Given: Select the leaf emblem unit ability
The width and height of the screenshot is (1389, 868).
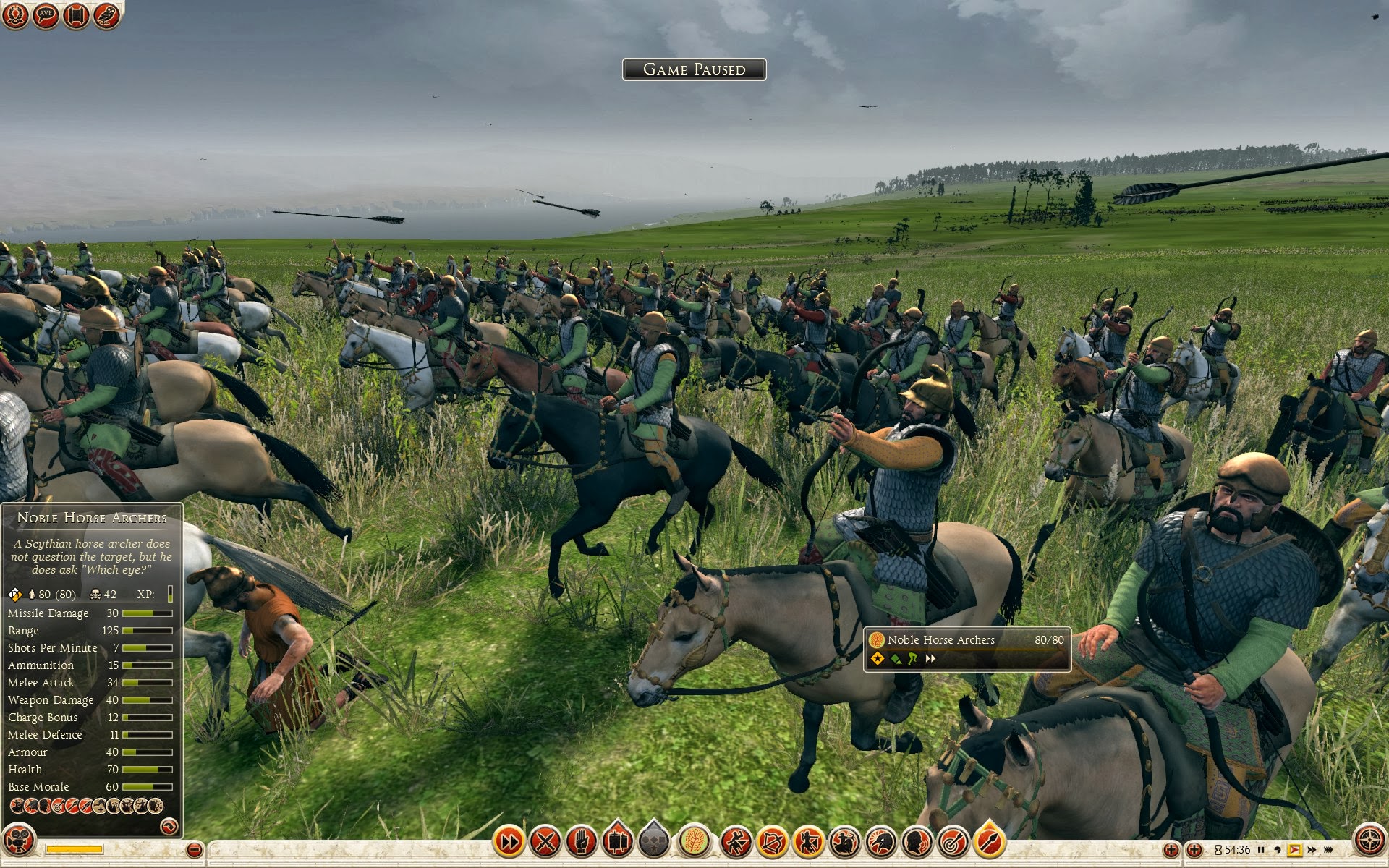Looking at the screenshot, I should (694, 841).
